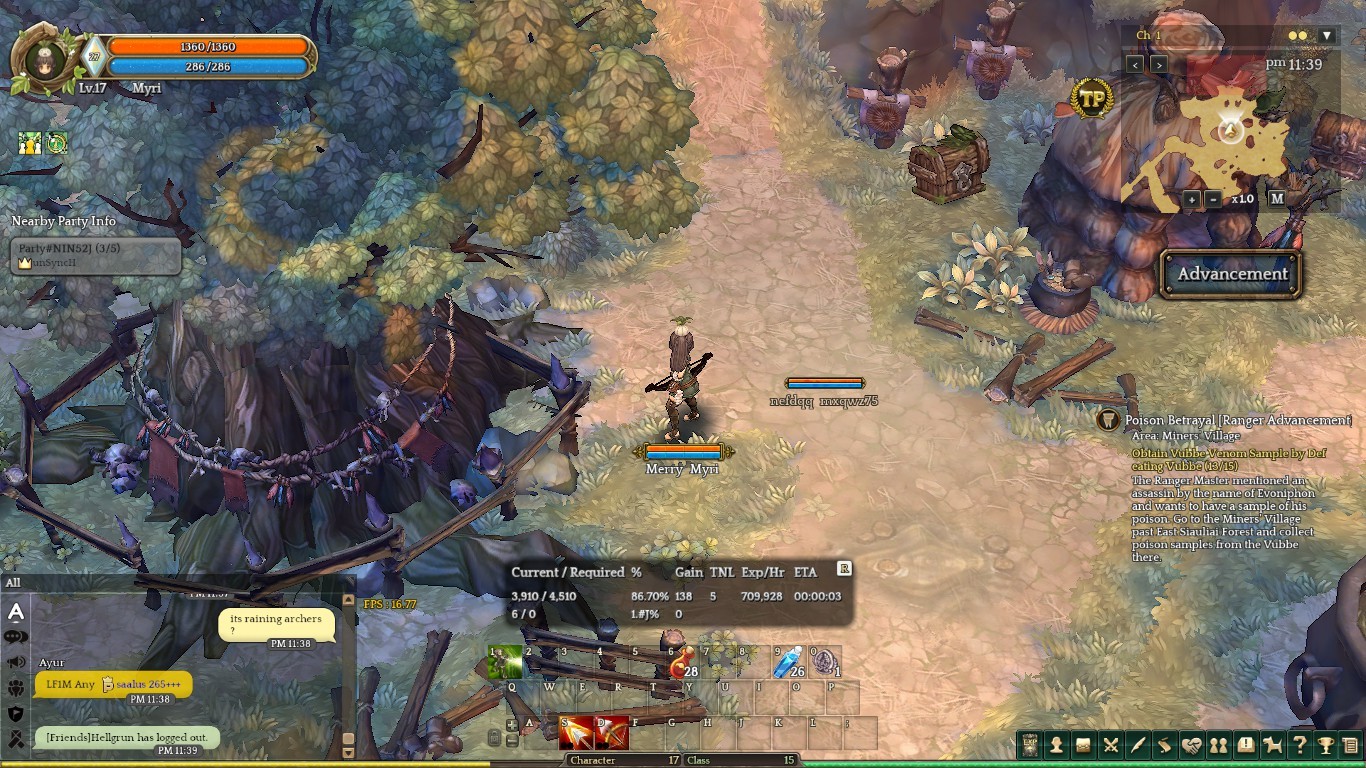Zoom in the minimap with plus button
The height and width of the screenshot is (768, 1366).
point(1192,198)
